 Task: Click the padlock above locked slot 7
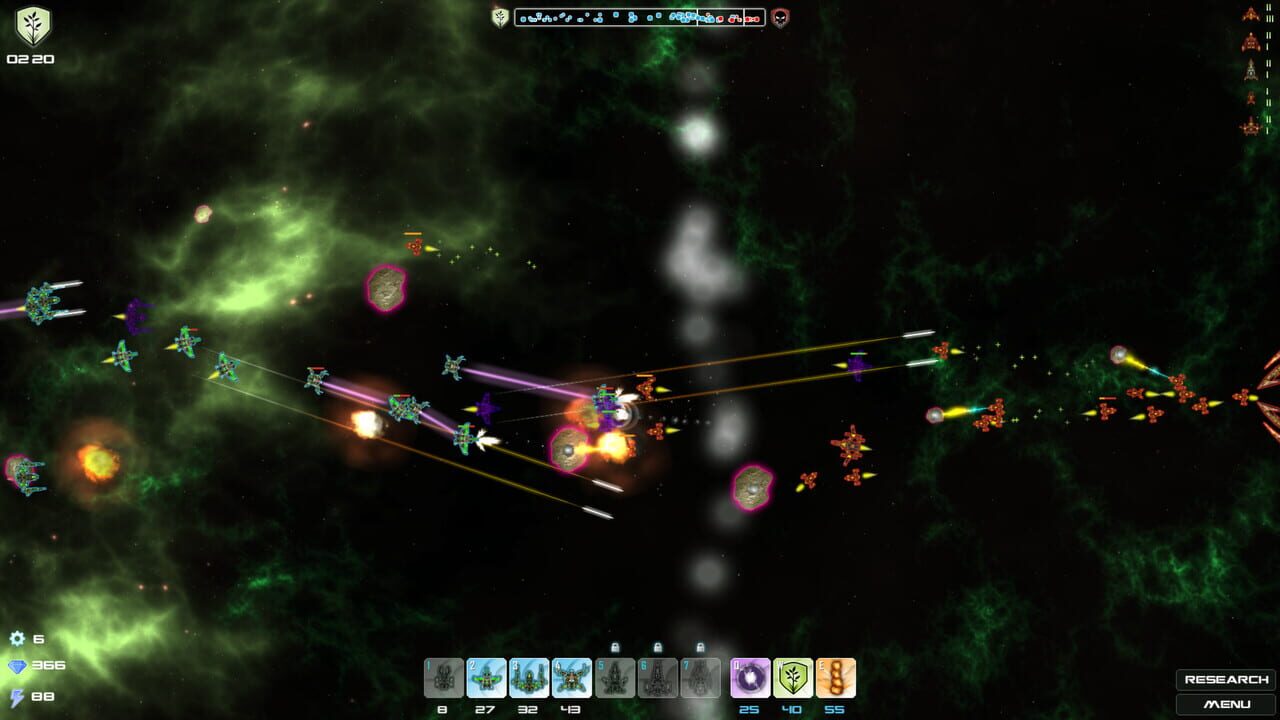pyautogui.click(x=699, y=646)
